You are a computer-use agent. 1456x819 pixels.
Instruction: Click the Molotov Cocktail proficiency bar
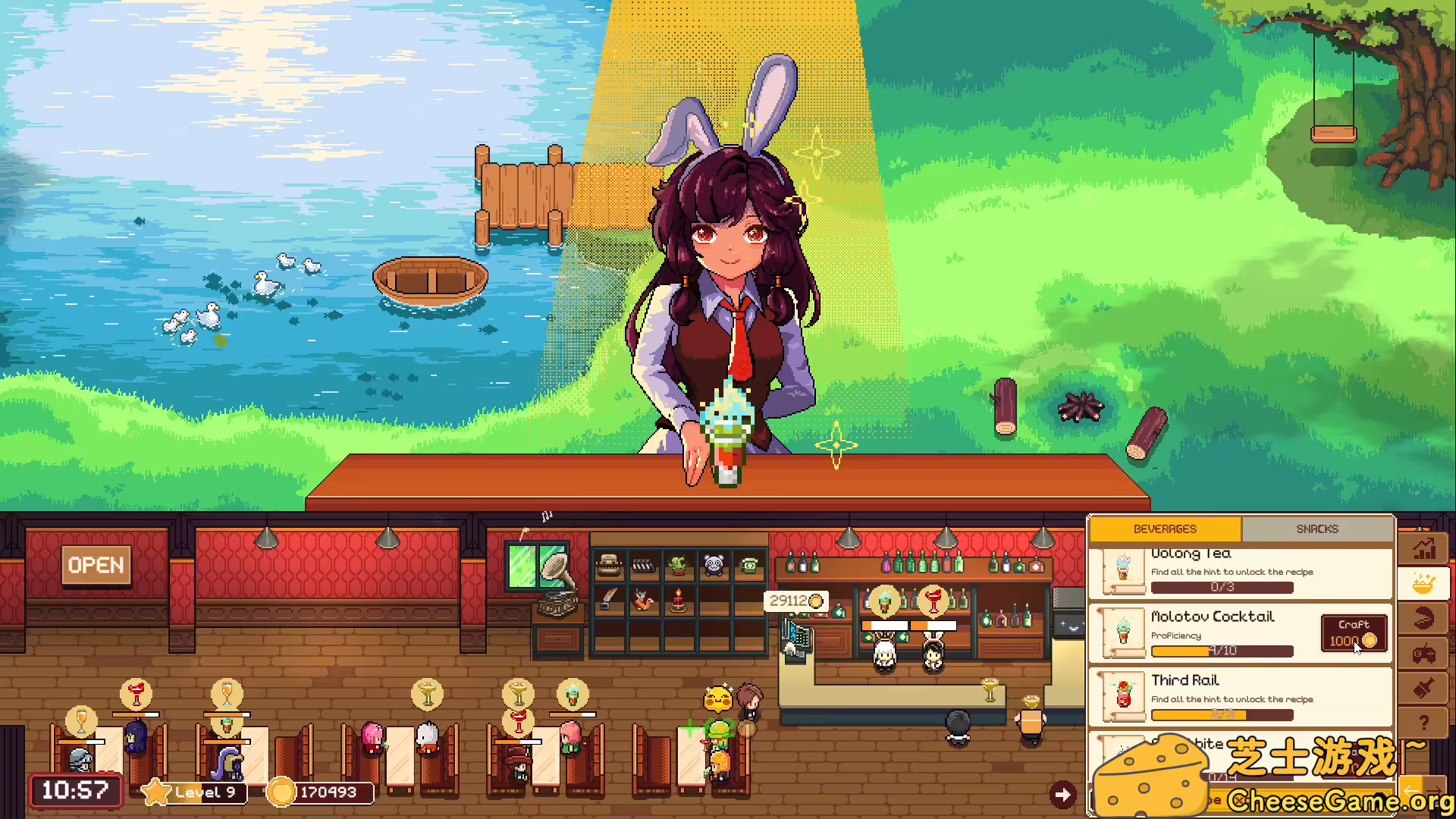click(x=1222, y=651)
